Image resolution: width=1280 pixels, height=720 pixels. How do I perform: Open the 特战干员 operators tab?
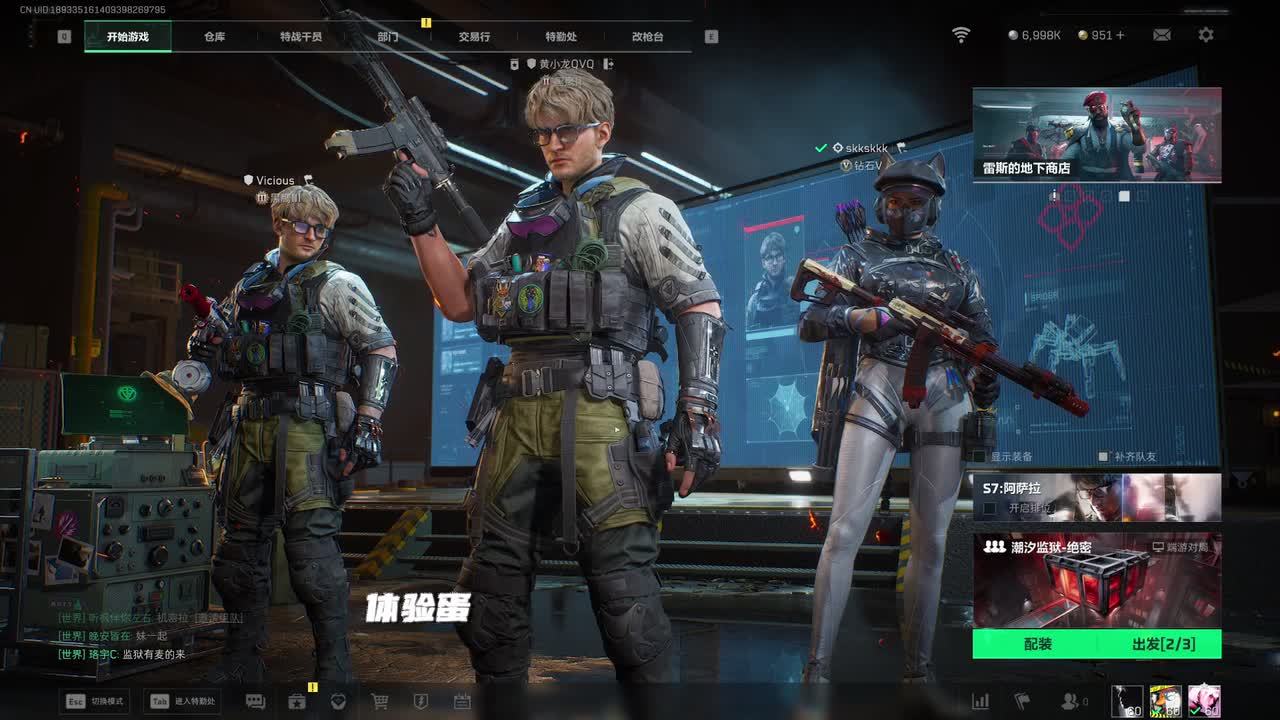[301, 37]
